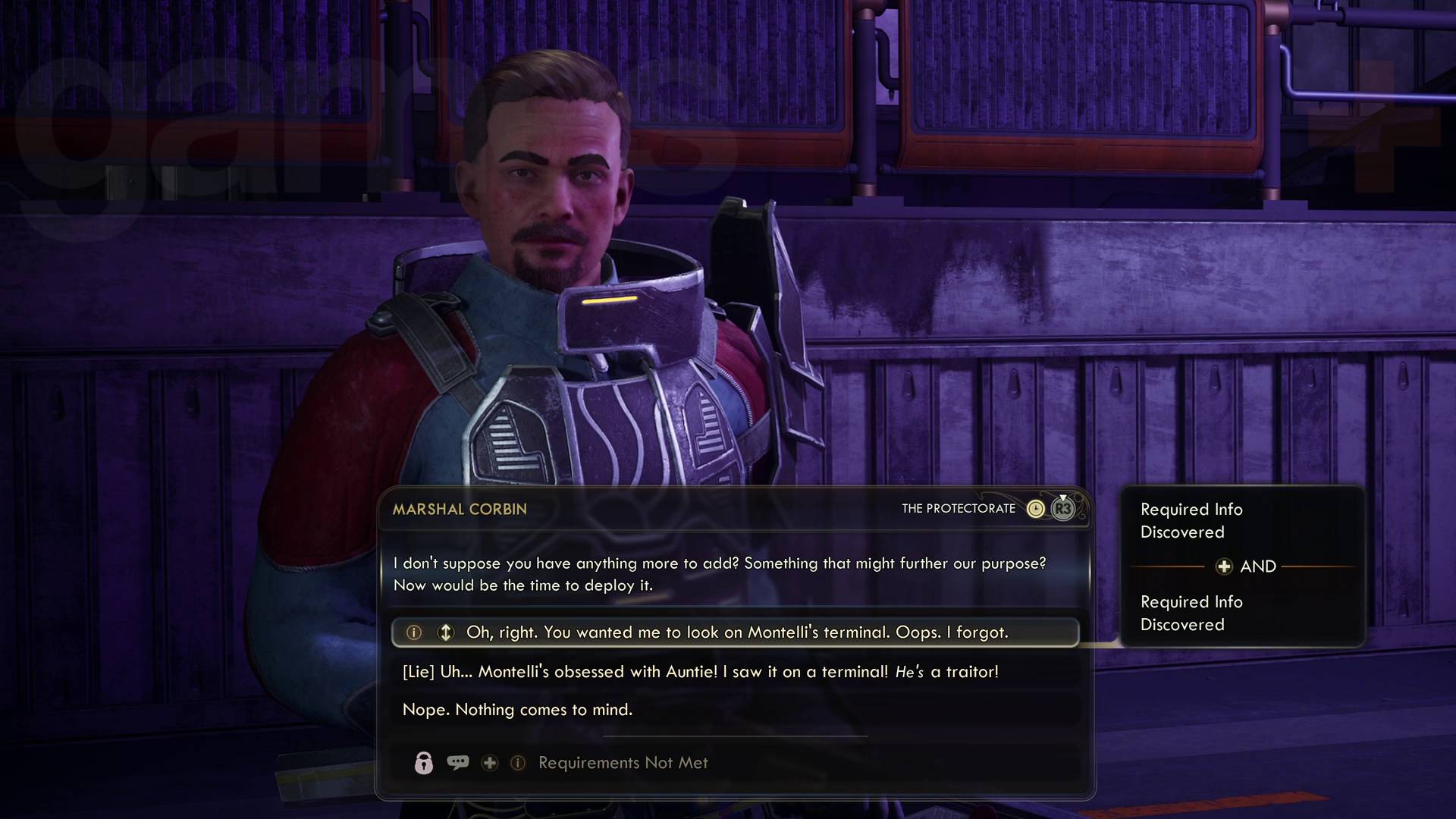Click the second Required Info Discovered entry
The width and height of the screenshot is (1456, 819).
click(x=1191, y=613)
